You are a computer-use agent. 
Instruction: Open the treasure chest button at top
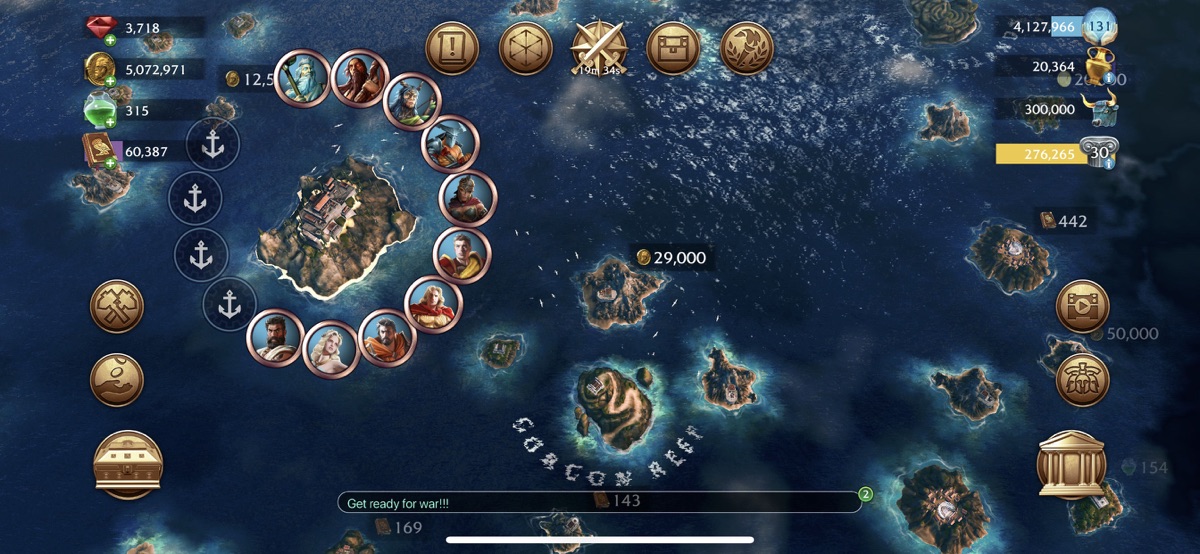673,48
